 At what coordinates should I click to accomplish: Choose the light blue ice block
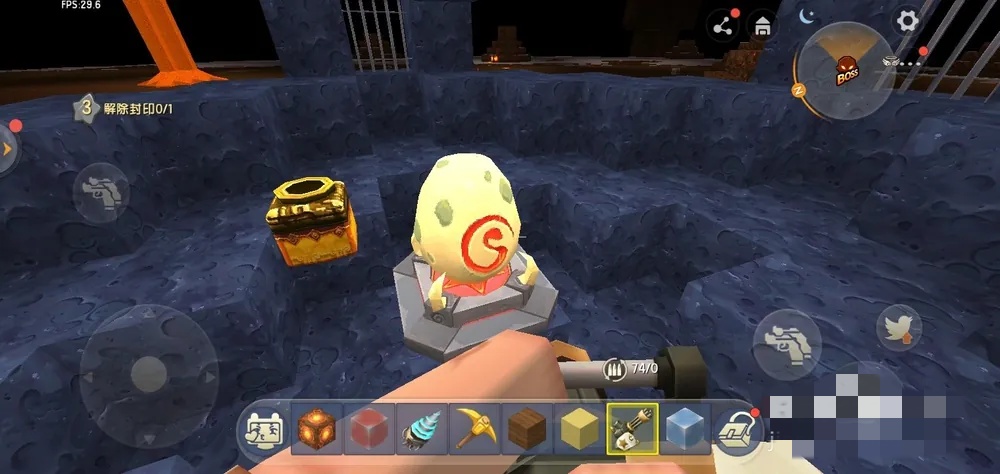[x=684, y=428]
